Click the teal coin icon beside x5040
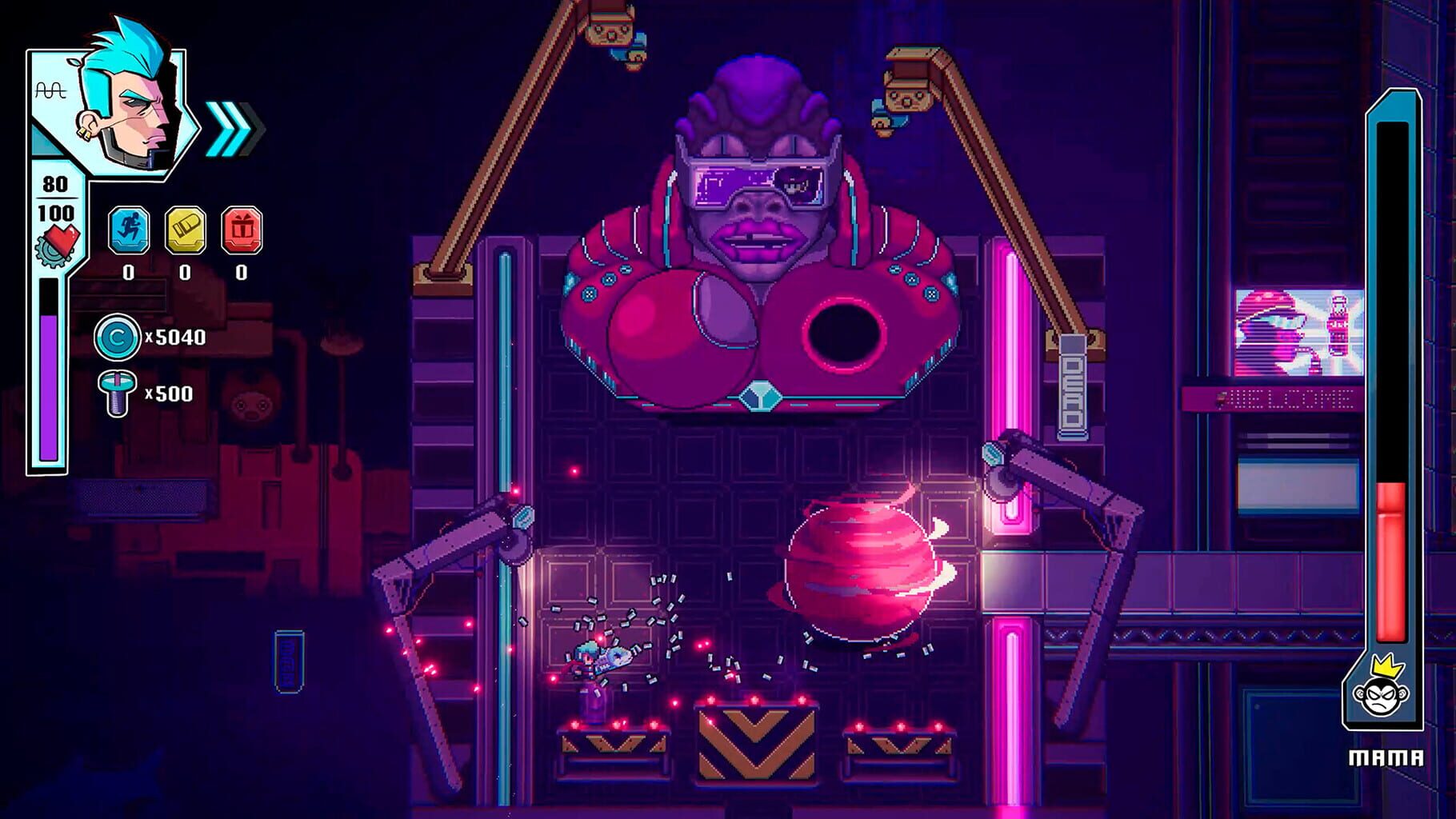The width and height of the screenshot is (1456, 819). [116, 338]
